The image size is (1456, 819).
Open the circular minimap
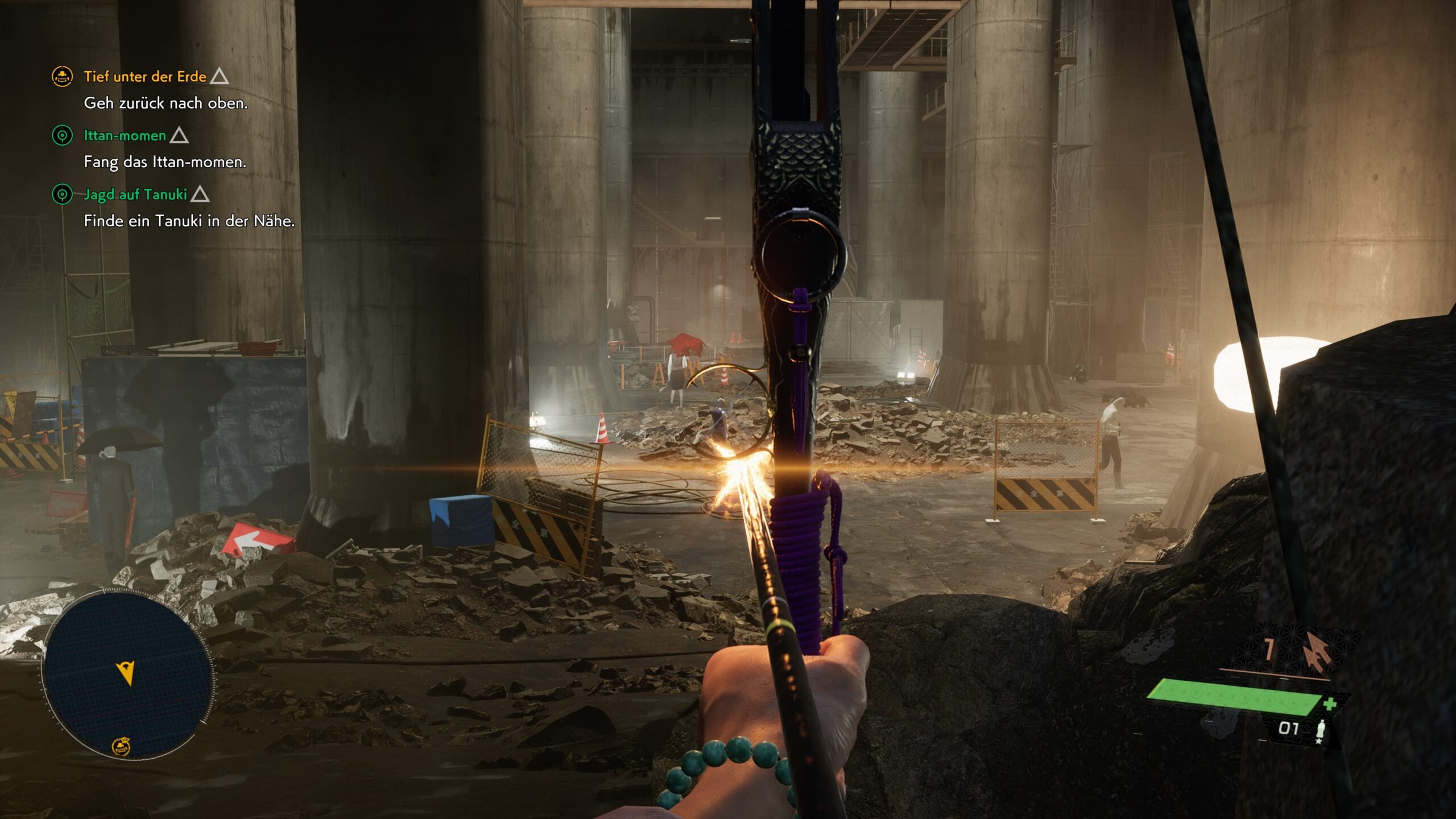click(x=127, y=675)
